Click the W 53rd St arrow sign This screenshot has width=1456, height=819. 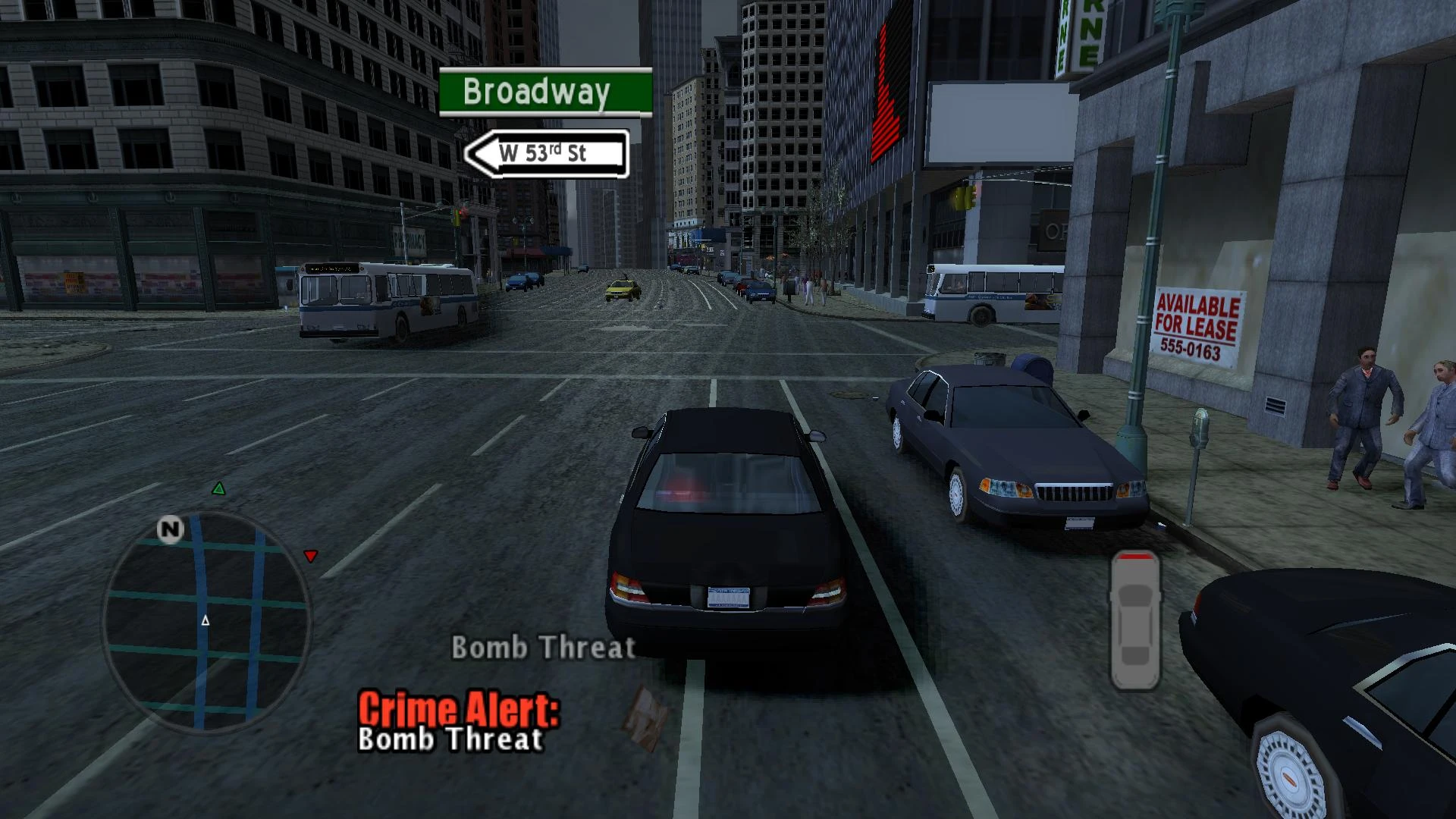pos(548,152)
